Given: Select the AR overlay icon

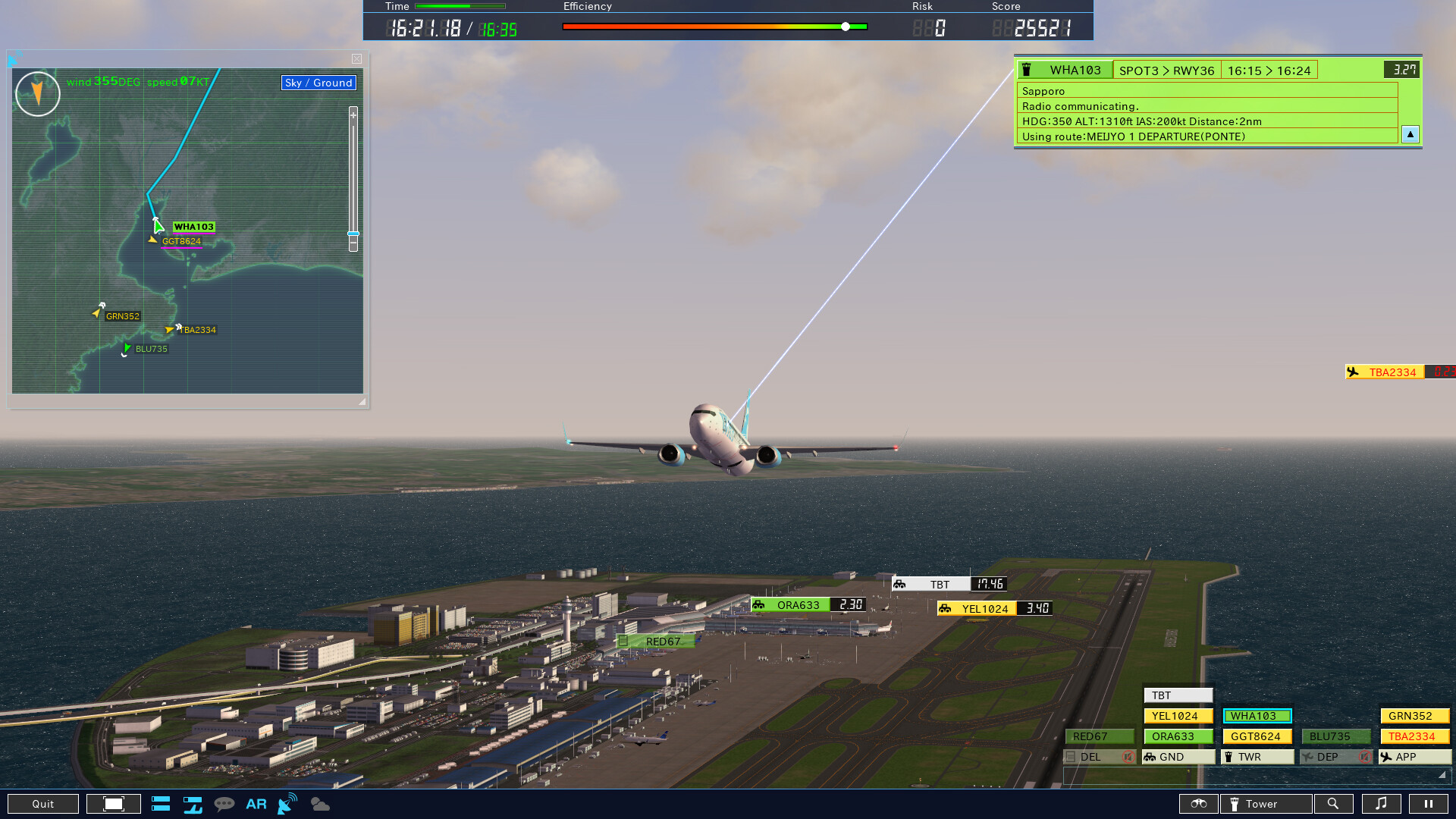Looking at the screenshot, I should pos(256,804).
